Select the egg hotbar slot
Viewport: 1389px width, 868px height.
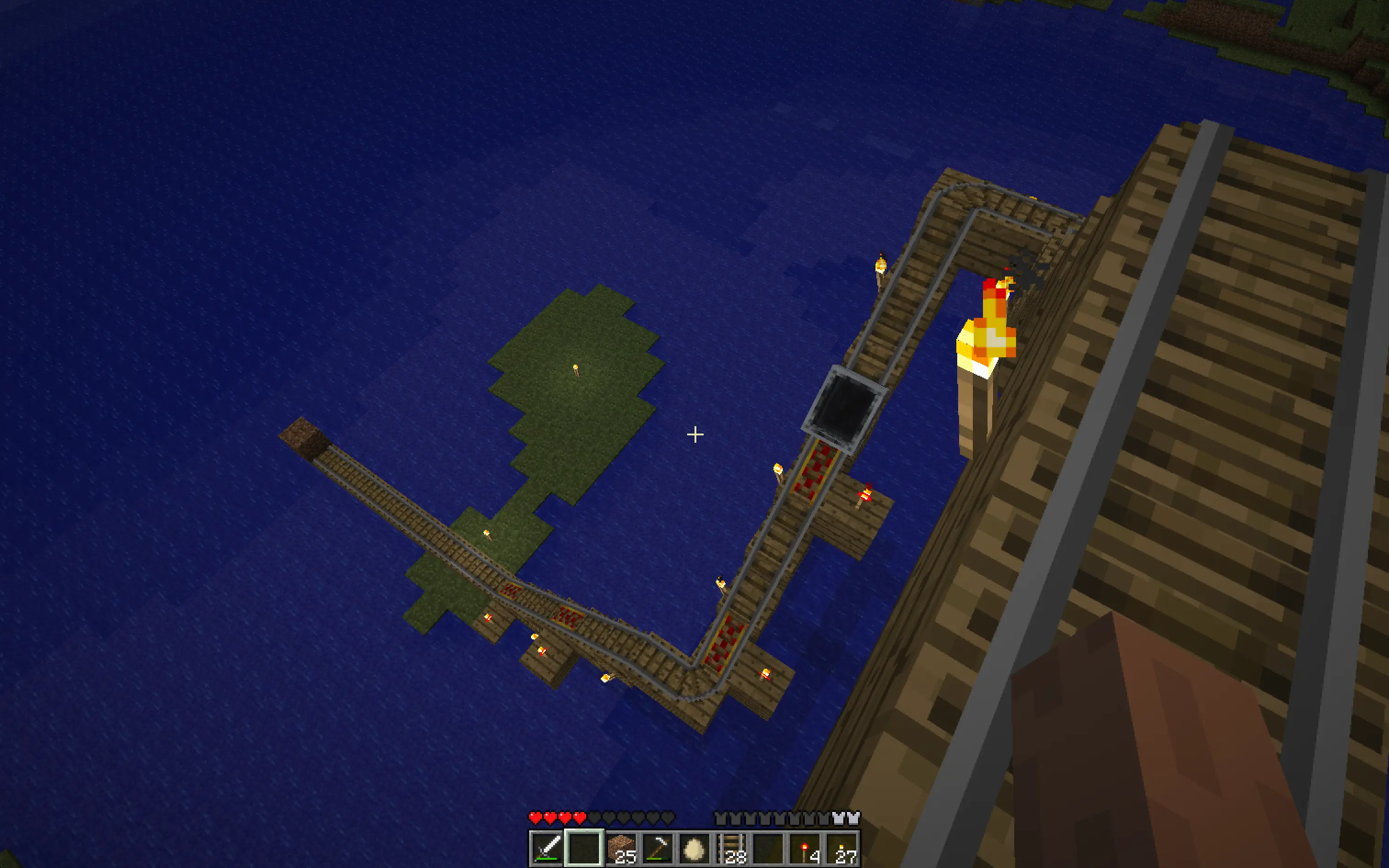tap(694, 848)
